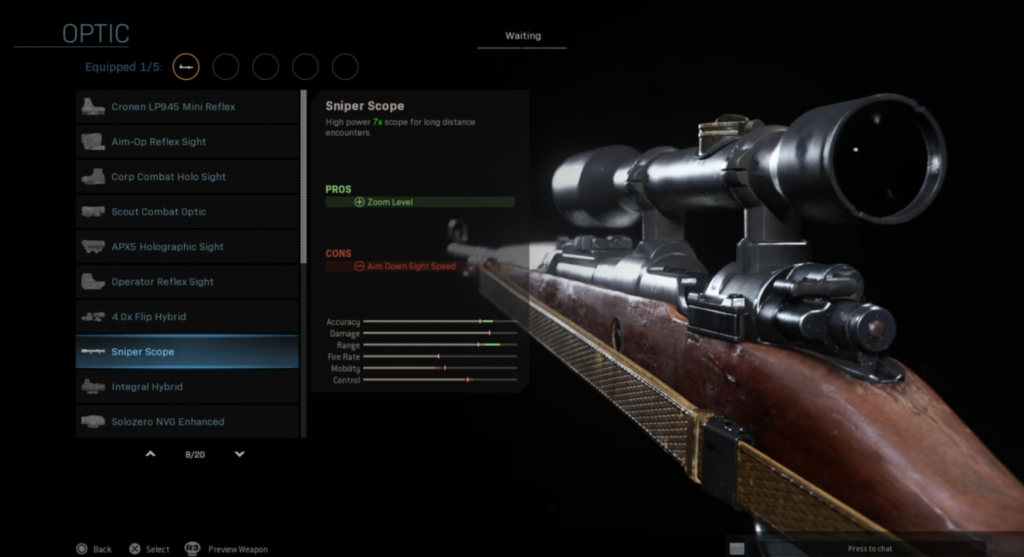Pick the 4.0x Flip Hybrid optic
The width and height of the screenshot is (1024, 557).
tap(187, 317)
